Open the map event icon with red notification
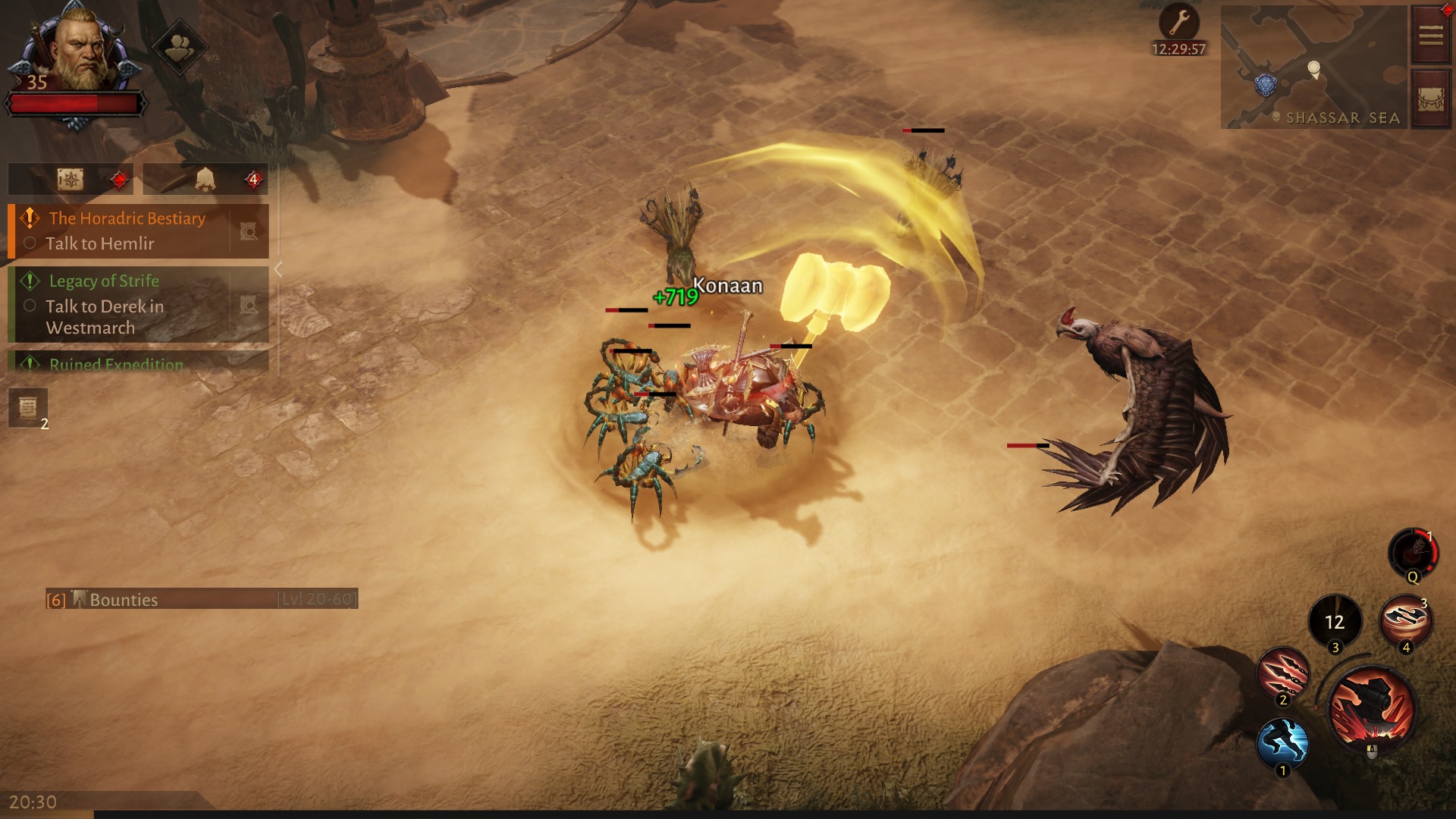 coord(70,179)
